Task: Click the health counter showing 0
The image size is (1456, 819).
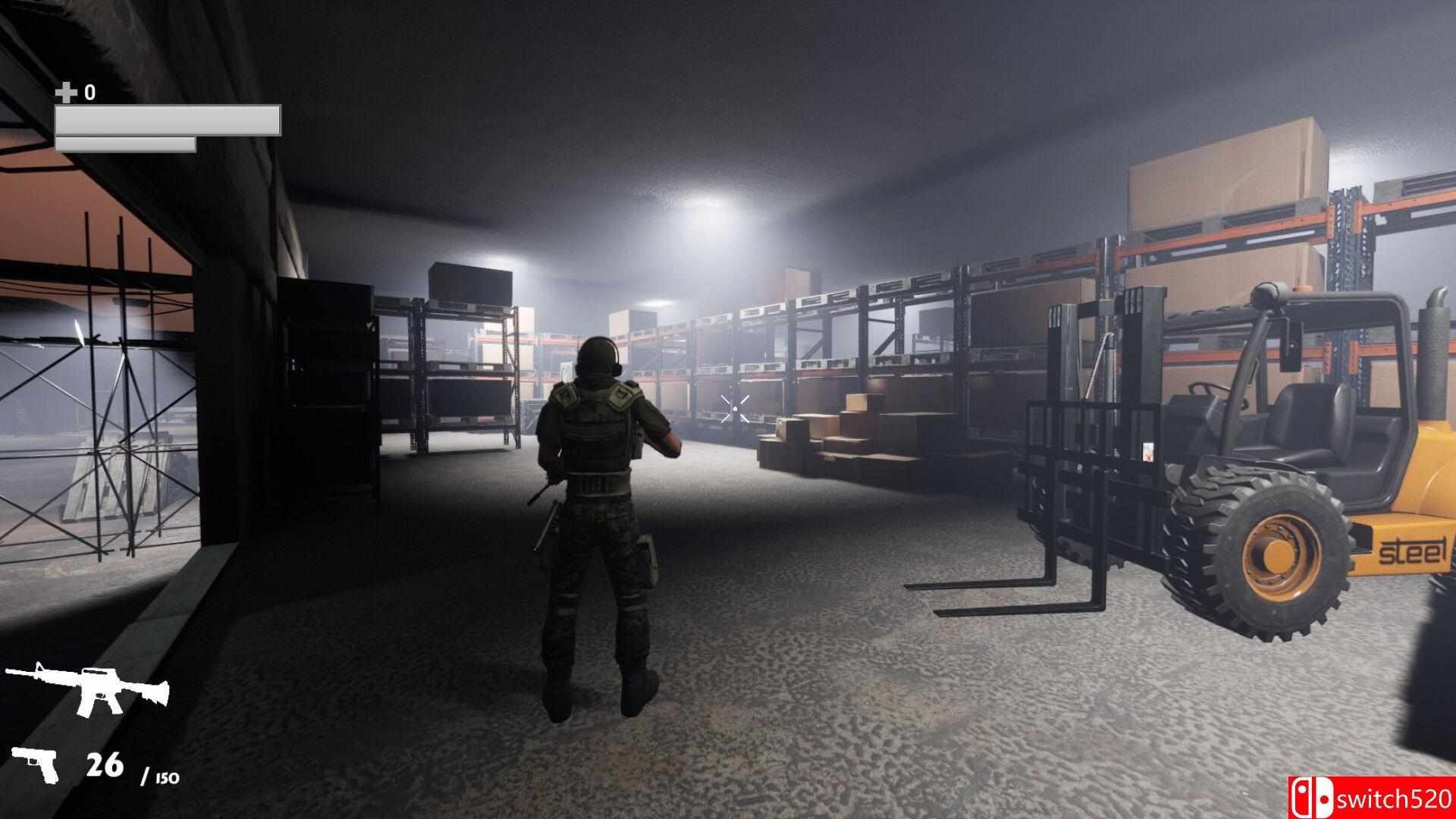Action: pos(89,92)
